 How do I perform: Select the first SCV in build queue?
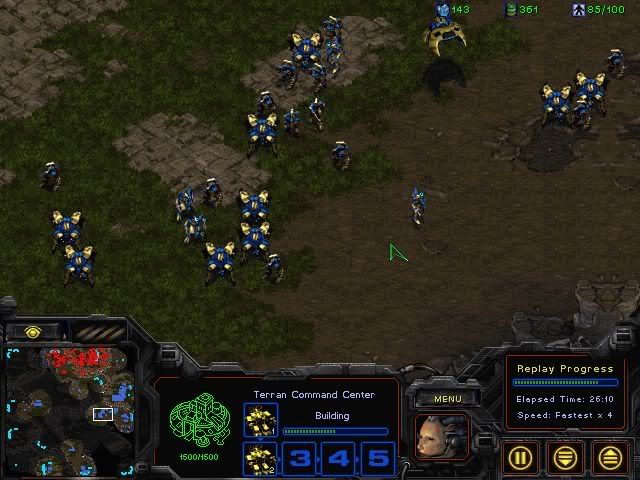click(x=258, y=421)
